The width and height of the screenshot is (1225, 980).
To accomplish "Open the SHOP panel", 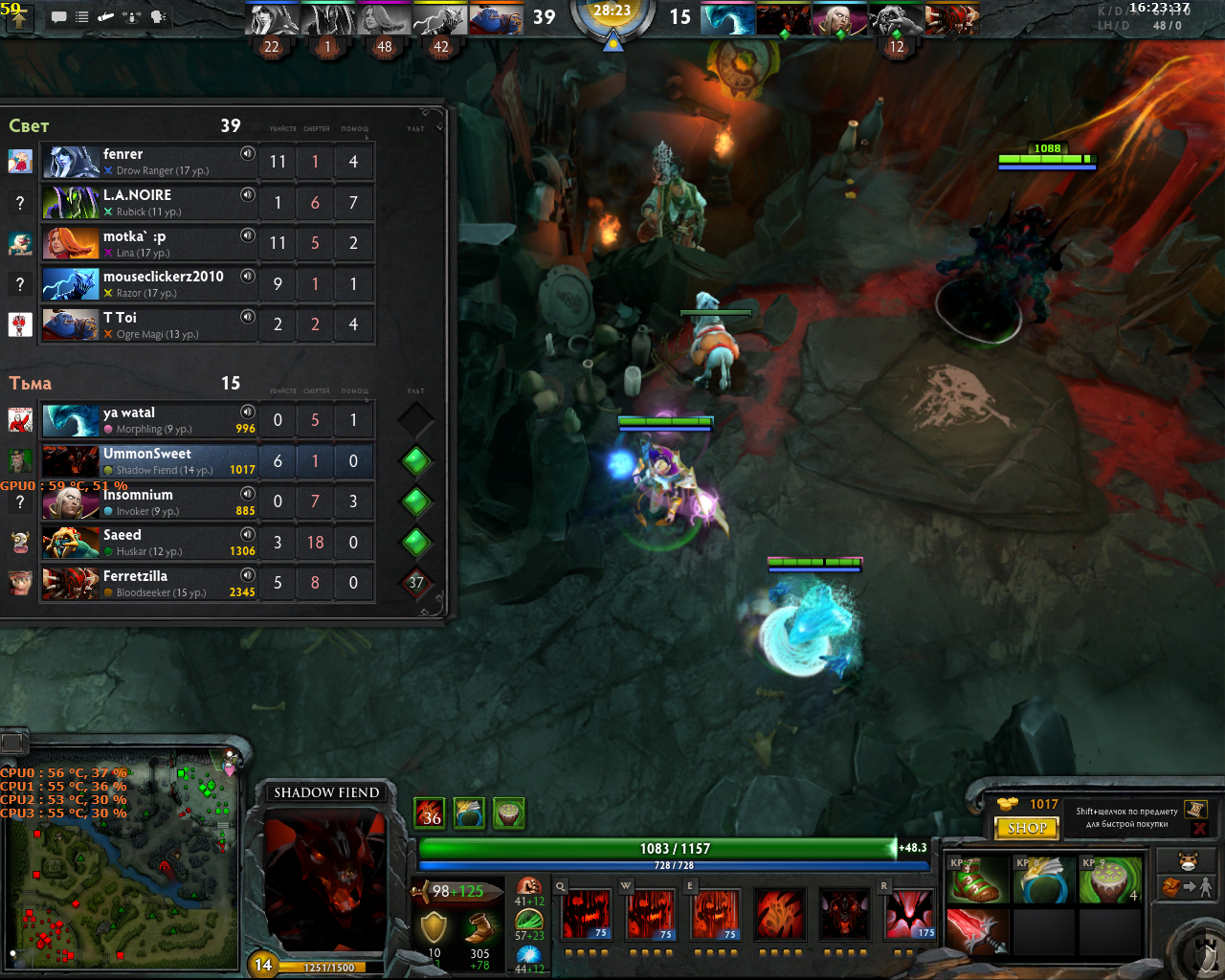I will (x=1027, y=828).
